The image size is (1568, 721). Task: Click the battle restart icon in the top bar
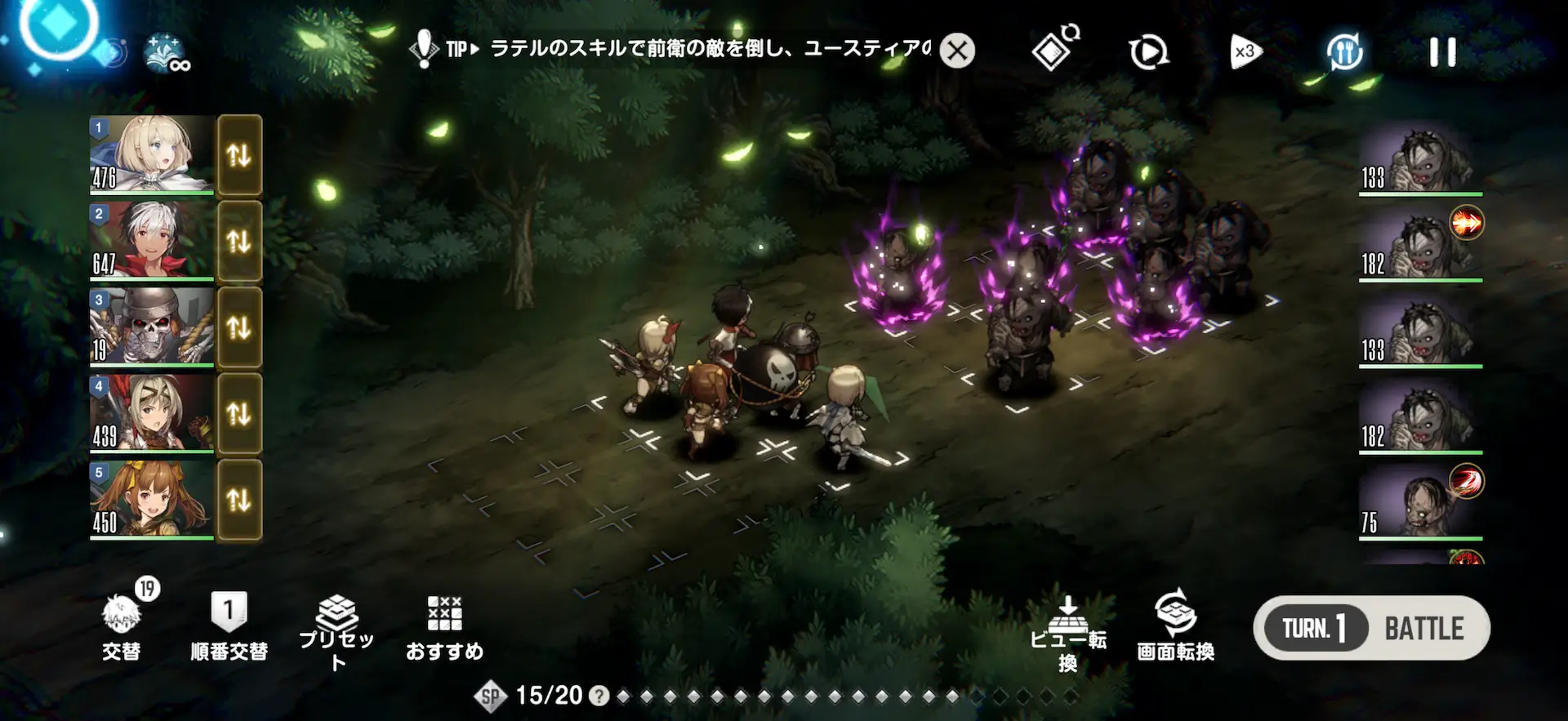(1147, 51)
